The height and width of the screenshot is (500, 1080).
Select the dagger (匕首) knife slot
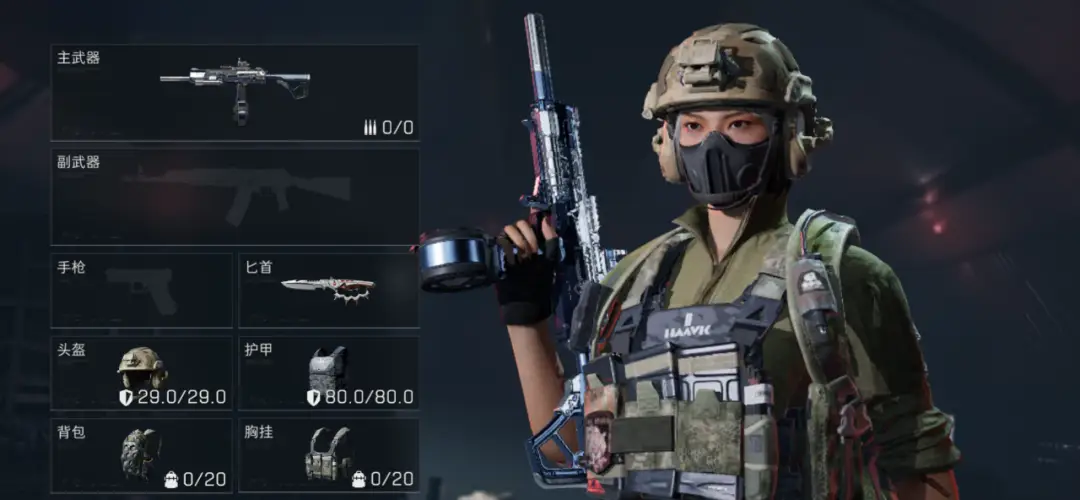pos(329,290)
